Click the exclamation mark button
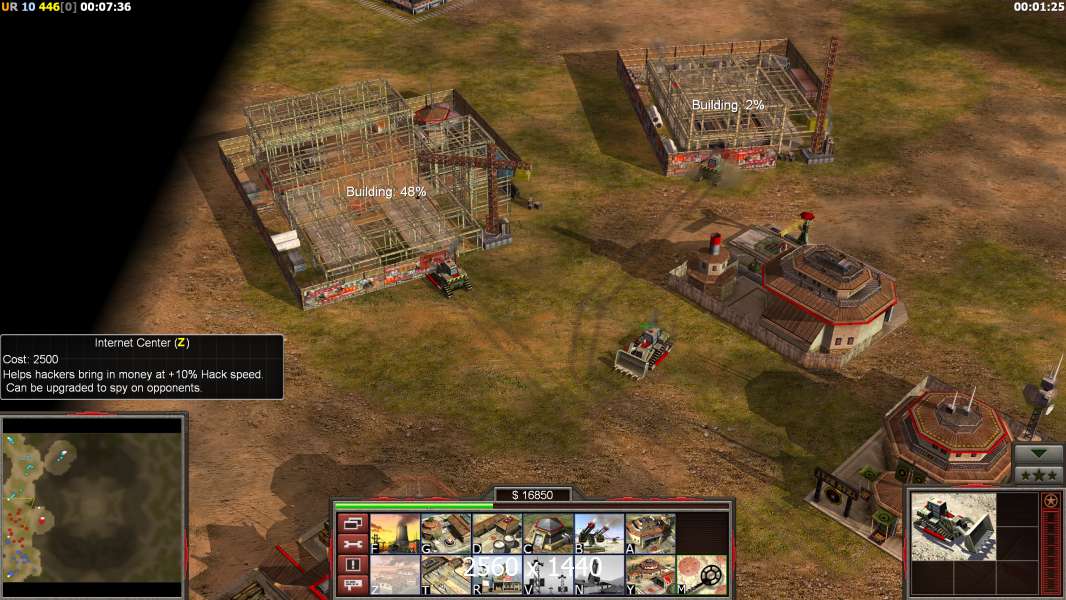This screenshot has height=600, width=1066. tap(352, 565)
